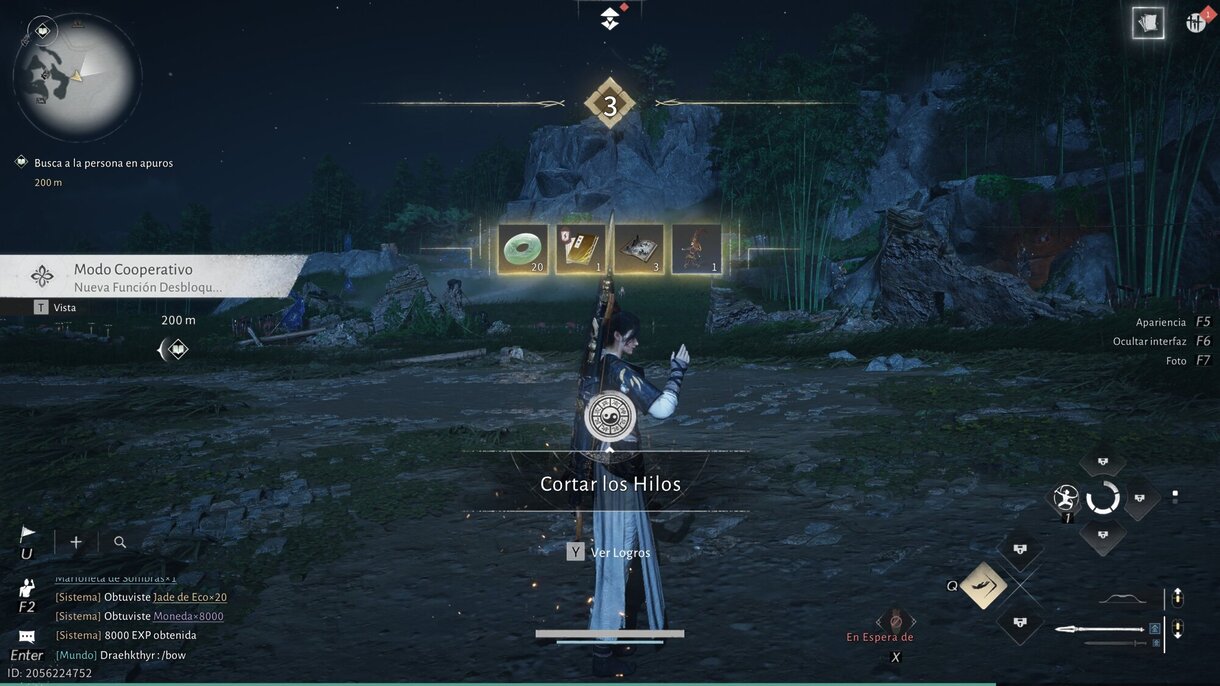
Task: Open the notes icon in top-right corner
Action: (x=1148, y=22)
